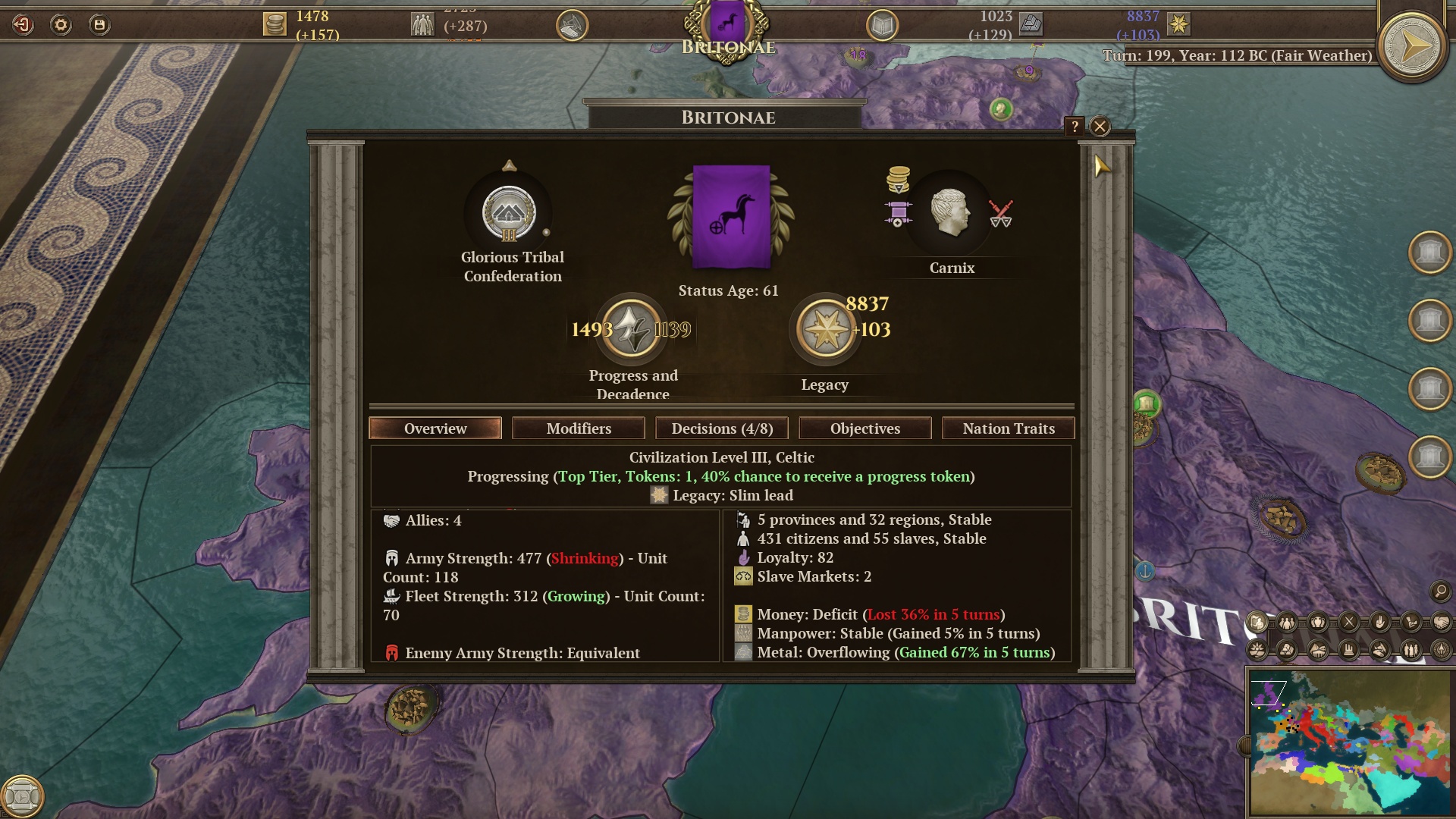Screen dimensions: 1456x819
Task: Click the Glorious Tribal Confederation emblem
Action: click(509, 213)
